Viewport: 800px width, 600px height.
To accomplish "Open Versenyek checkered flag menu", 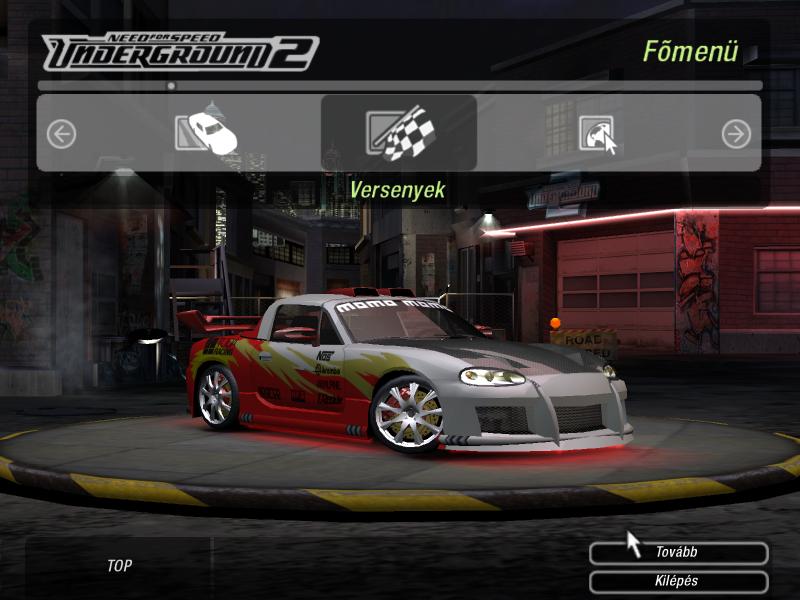I will (398, 133).
